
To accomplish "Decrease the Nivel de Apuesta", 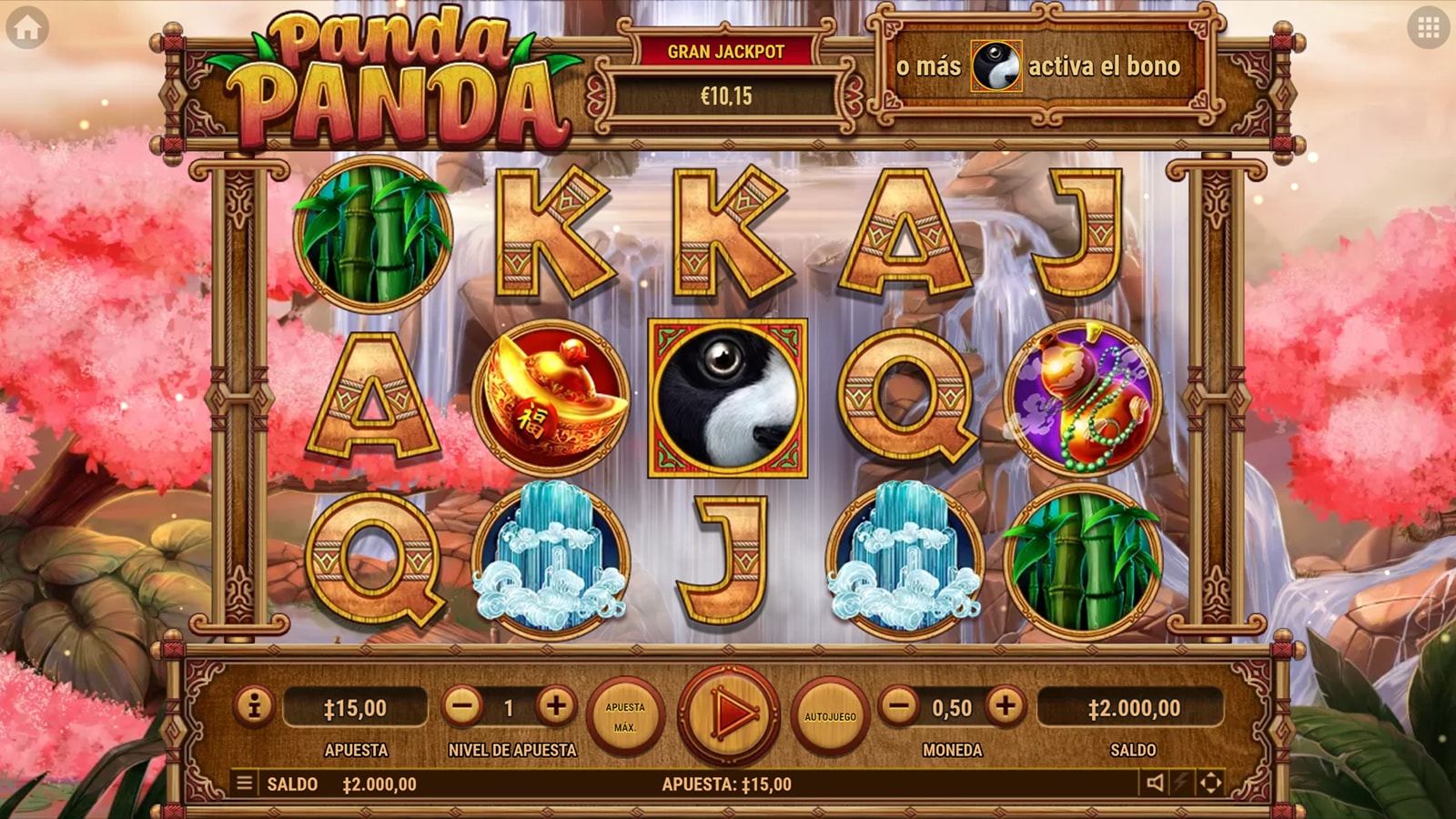I will 462,707.
